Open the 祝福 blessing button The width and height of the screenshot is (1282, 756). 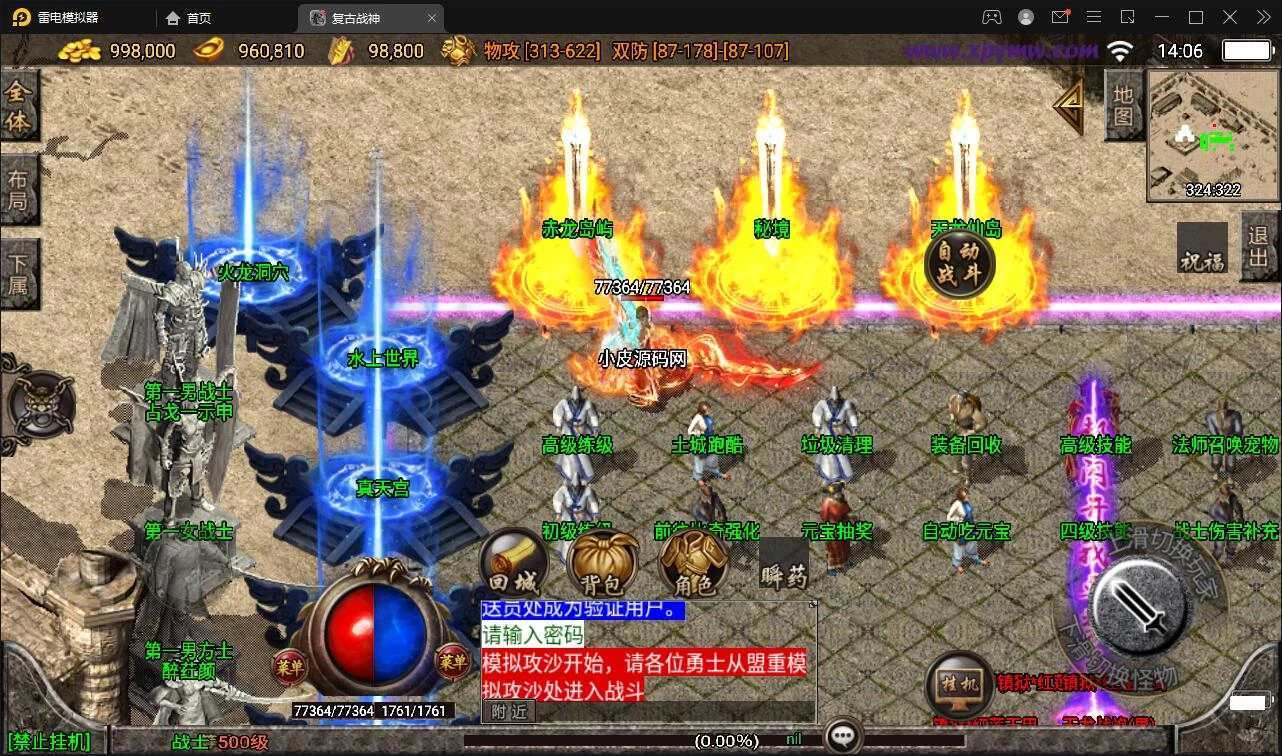coord(1201,249)
